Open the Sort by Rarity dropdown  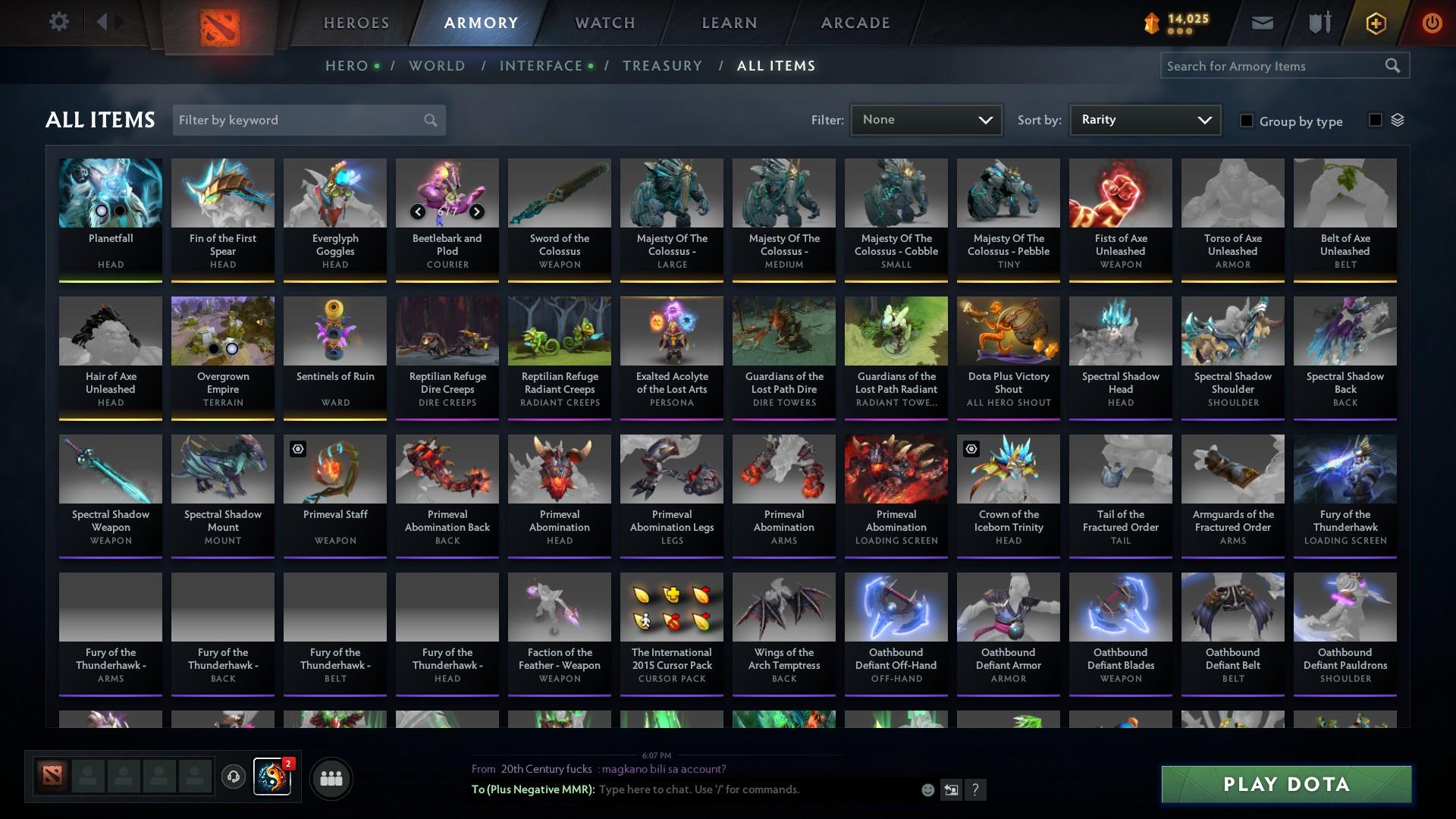(1144, 119)
